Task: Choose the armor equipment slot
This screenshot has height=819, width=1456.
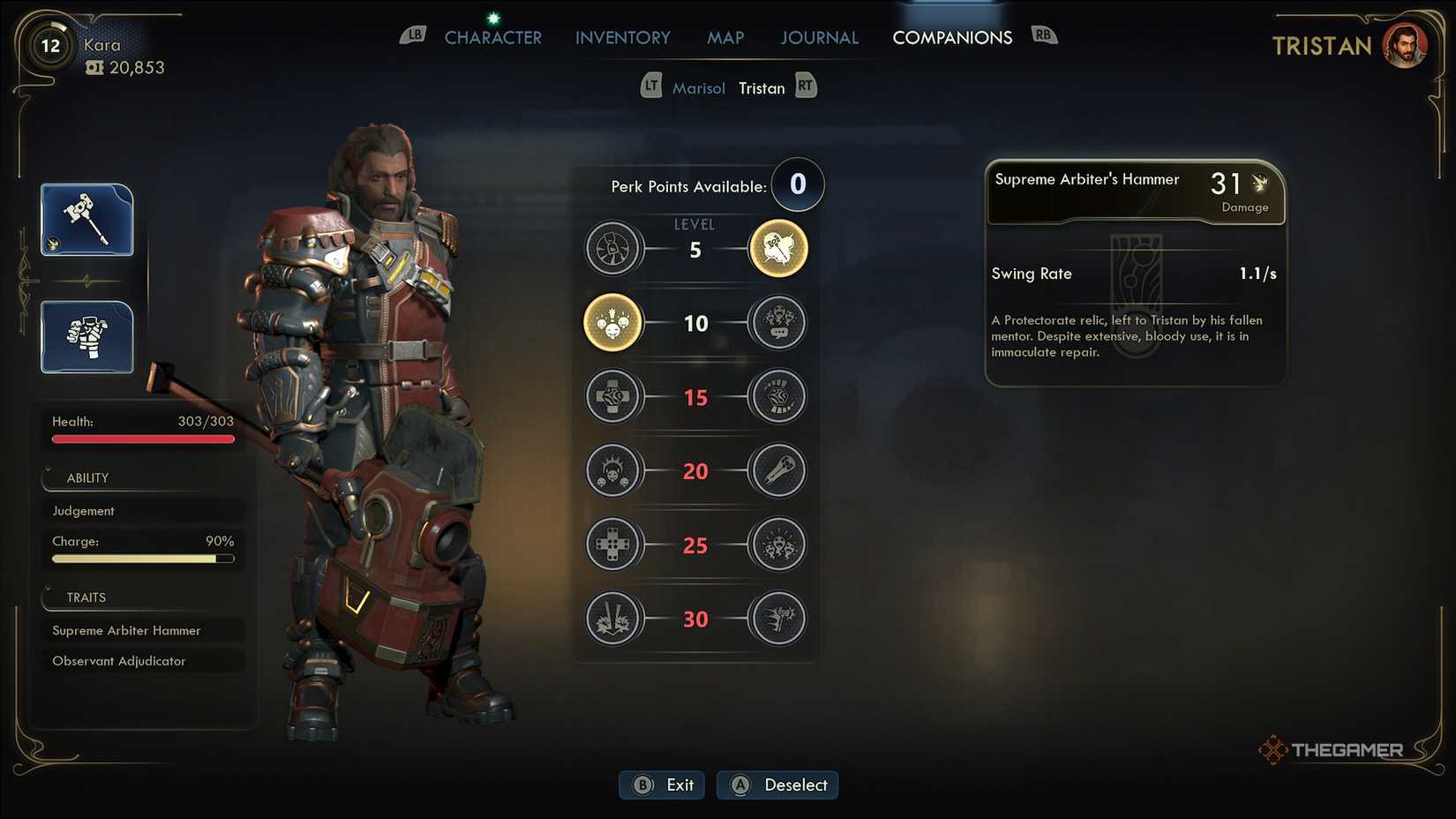Action: 87,337
